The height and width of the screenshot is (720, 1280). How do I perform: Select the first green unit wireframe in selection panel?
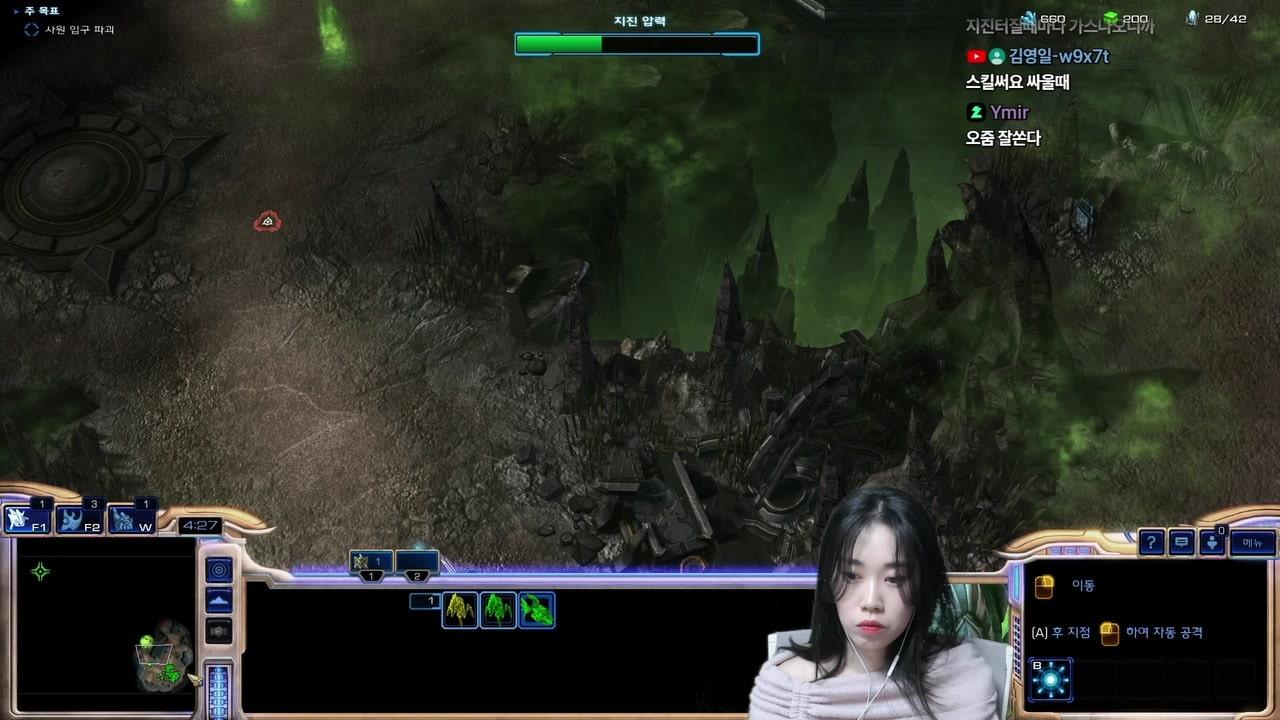pos(459,612)
